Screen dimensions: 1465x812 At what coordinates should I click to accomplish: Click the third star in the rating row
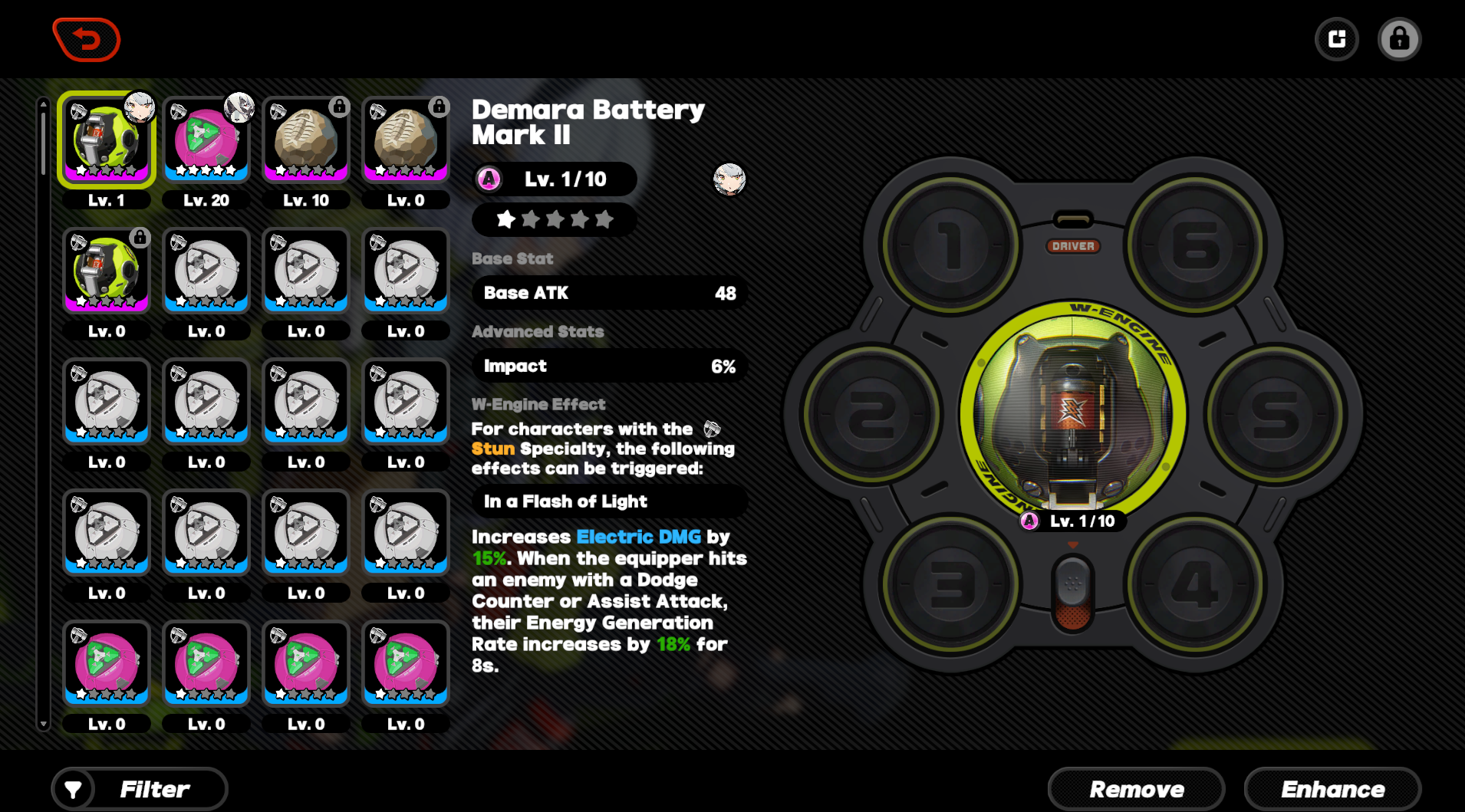(x=554, y=220)
